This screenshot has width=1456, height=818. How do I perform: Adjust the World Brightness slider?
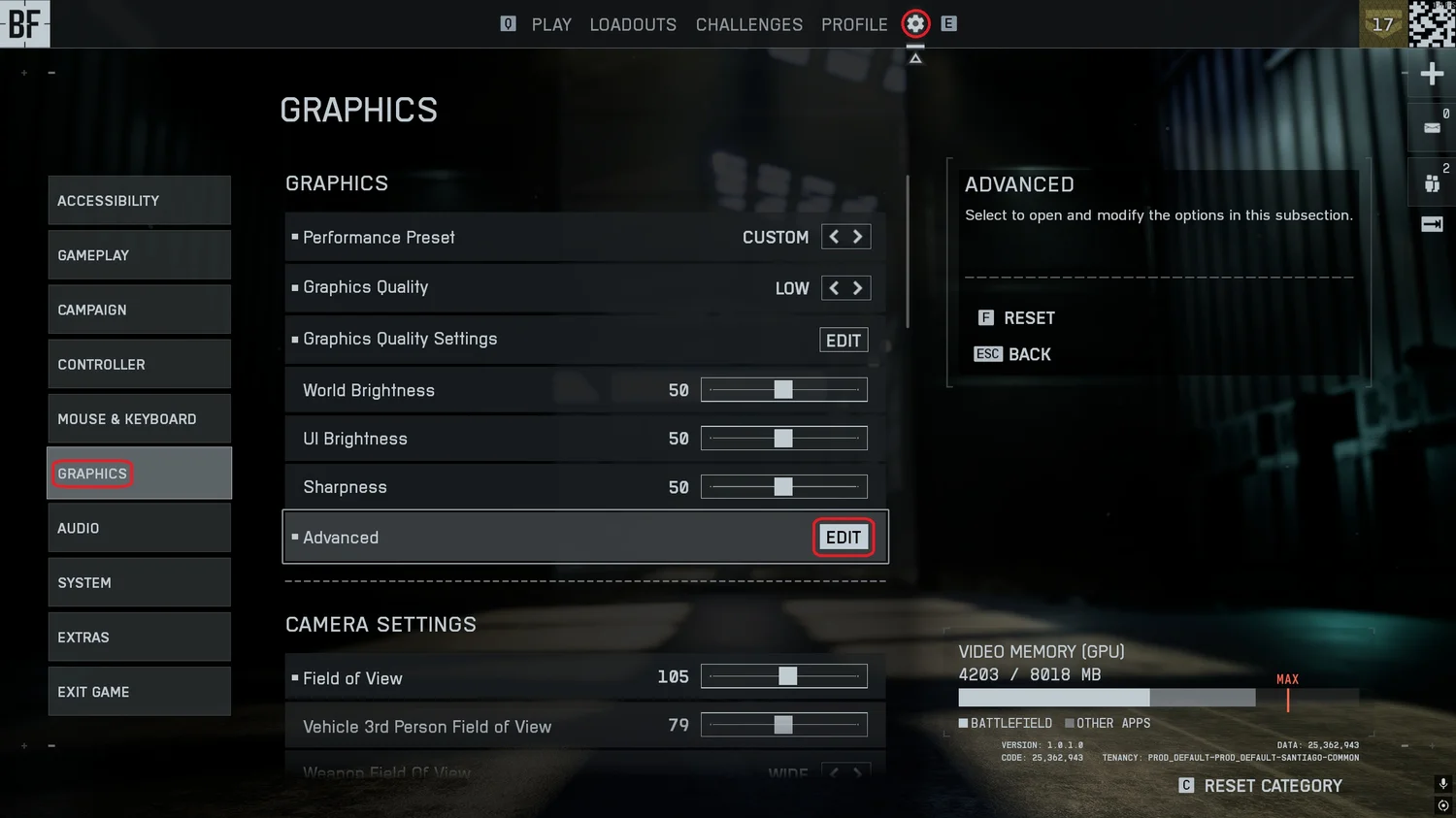tap(783, 390)
